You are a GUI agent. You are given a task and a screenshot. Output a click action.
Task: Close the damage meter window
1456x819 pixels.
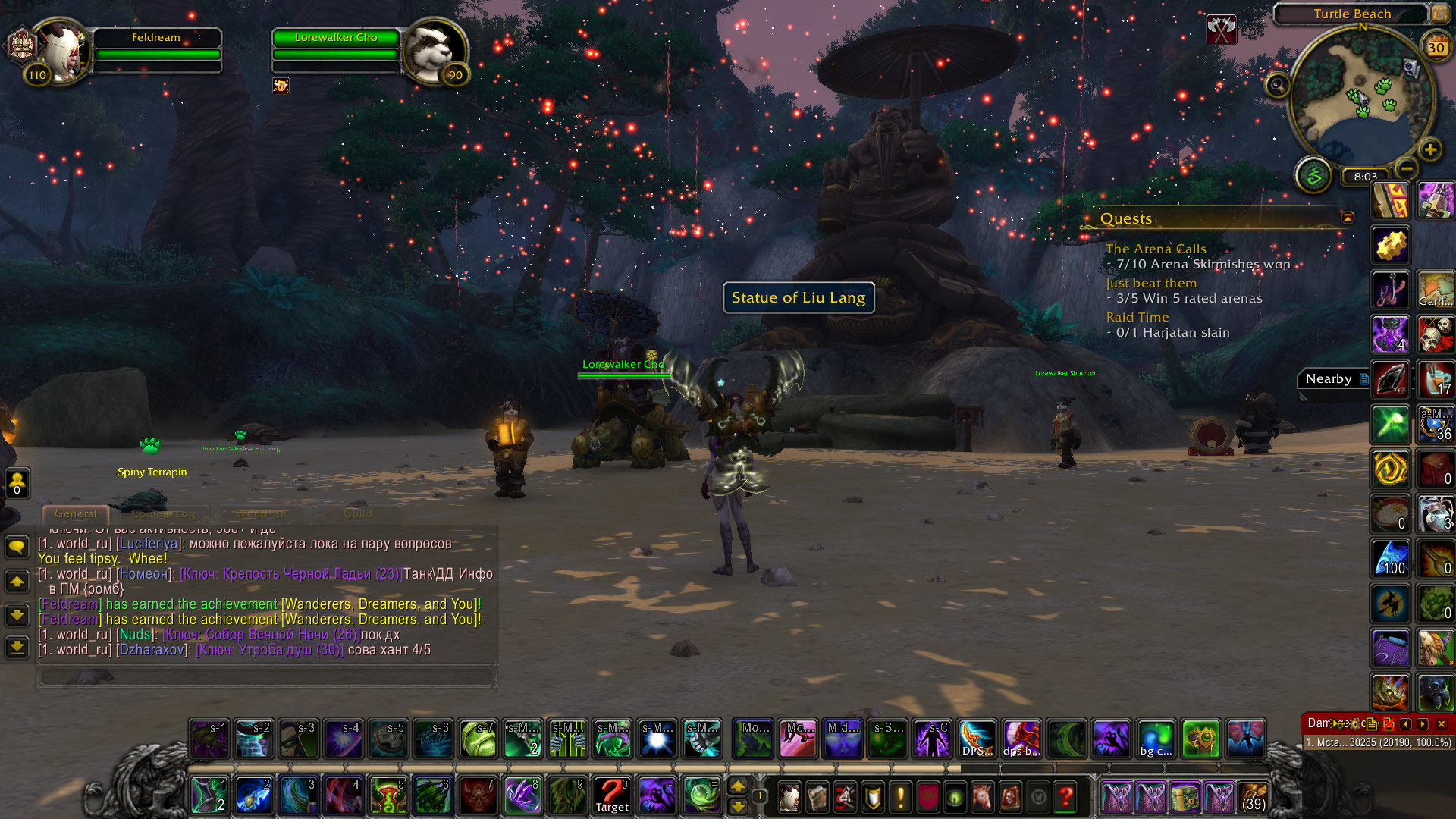1442,724
